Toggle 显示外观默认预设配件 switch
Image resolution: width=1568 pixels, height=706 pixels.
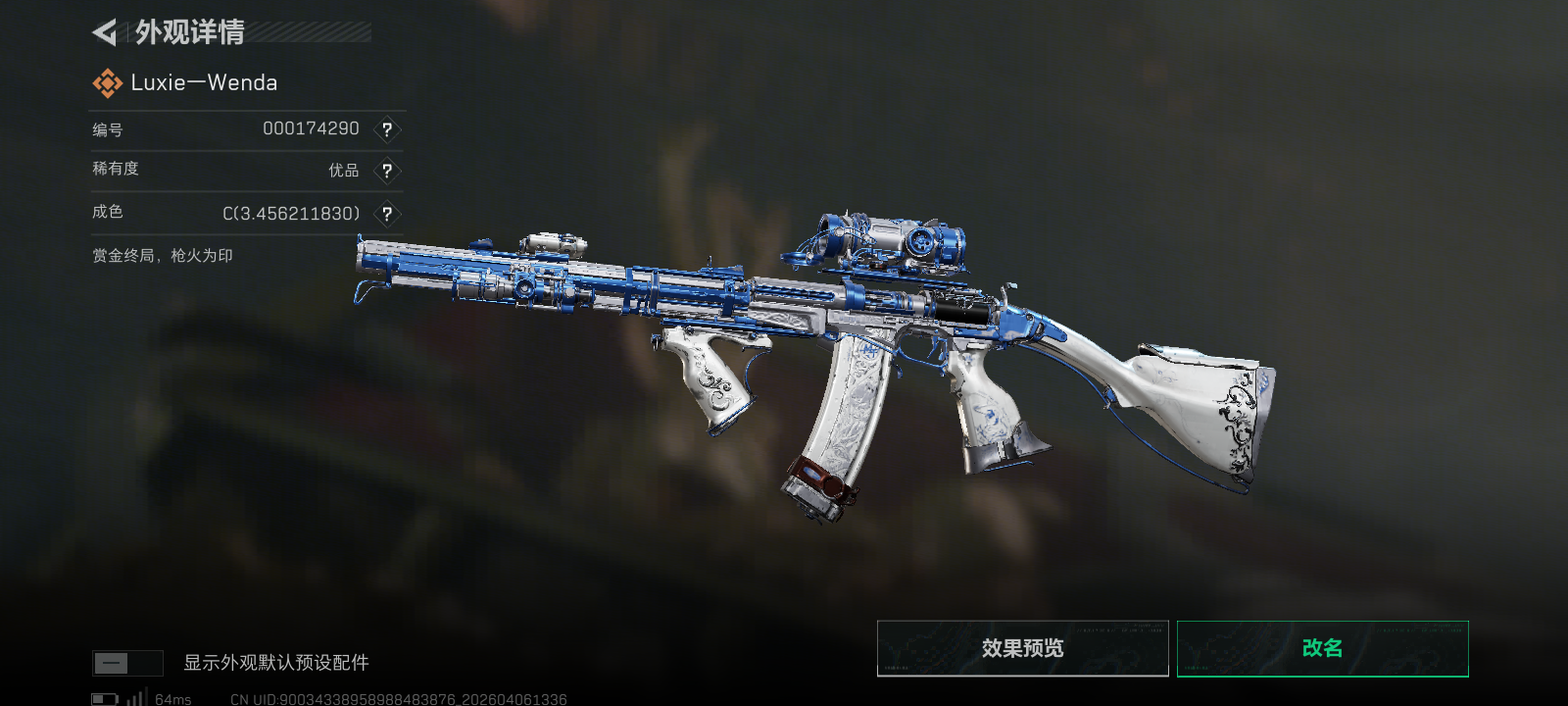[x=127, y=663]
